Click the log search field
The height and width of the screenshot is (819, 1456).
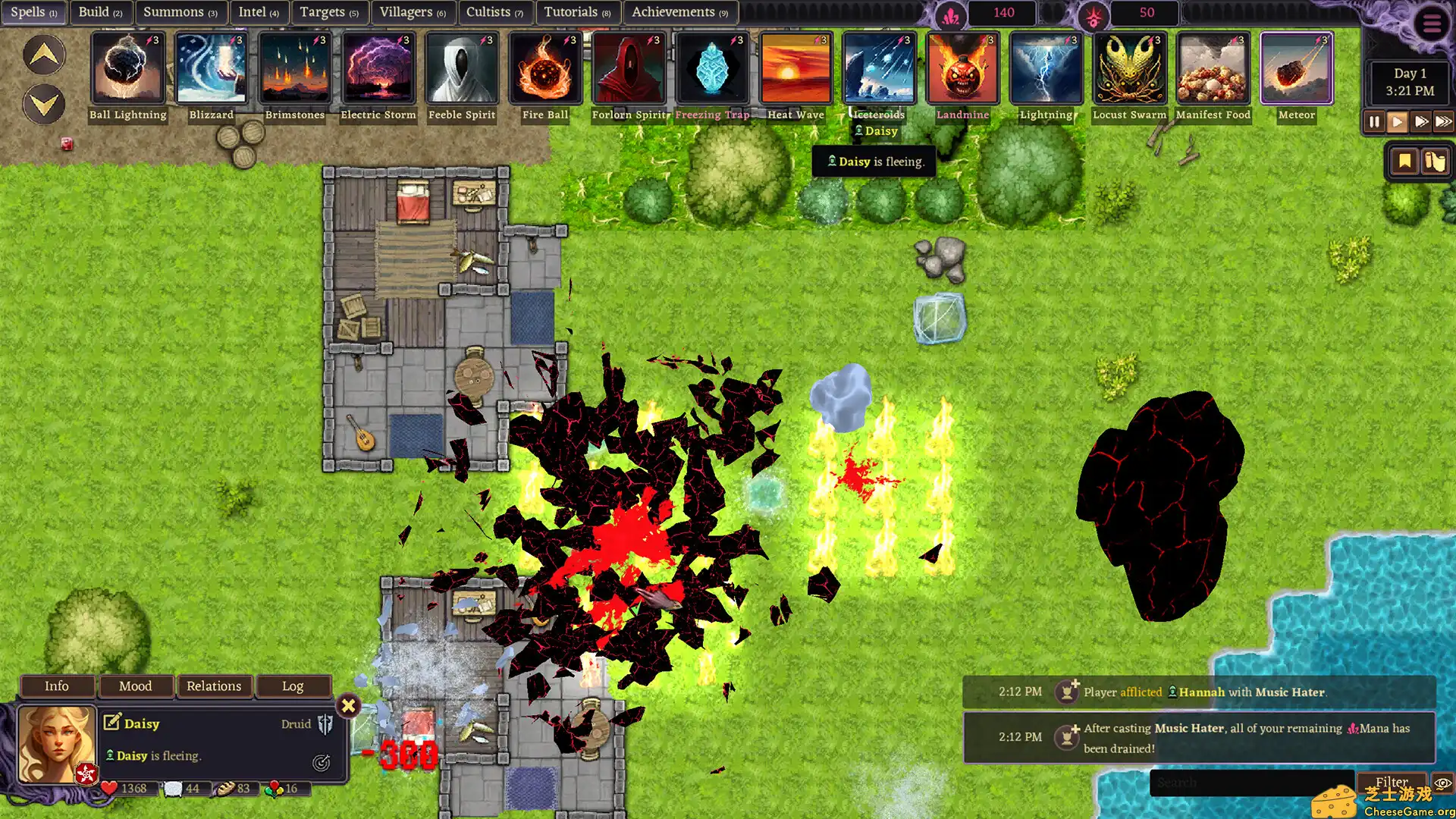pos(1251,783)
